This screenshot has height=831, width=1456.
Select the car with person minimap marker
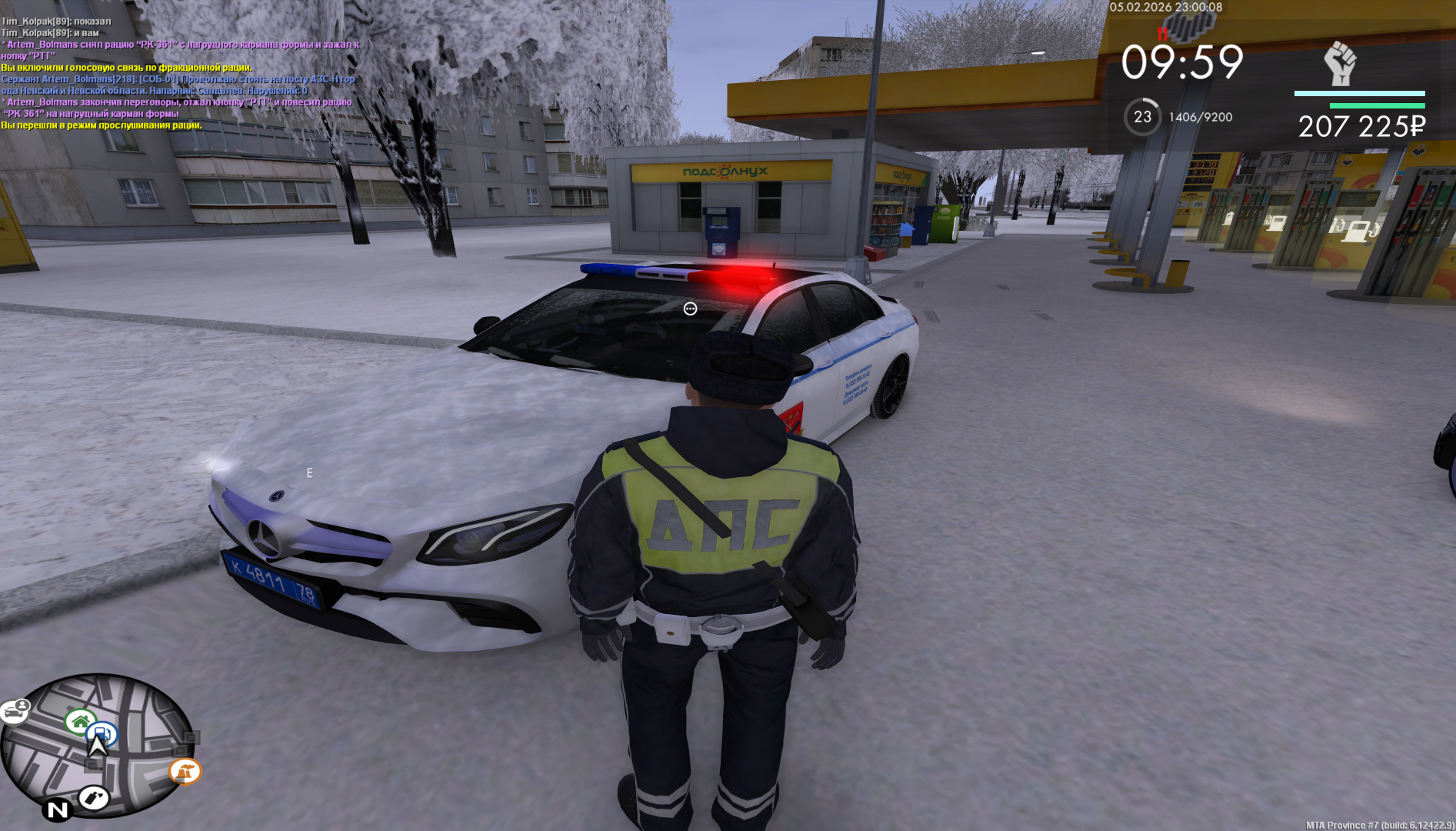(15, 711)
